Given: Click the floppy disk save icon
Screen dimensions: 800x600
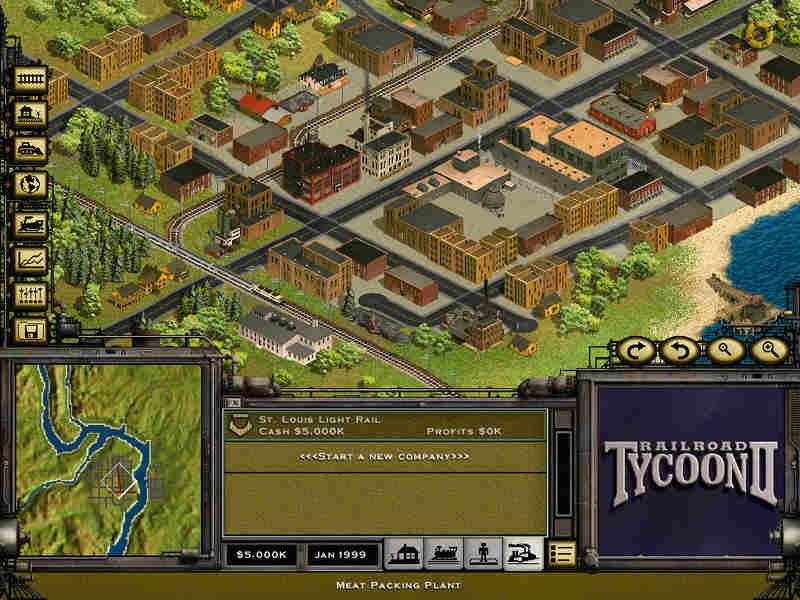Looking at the screenshot, I should tap(31, 331).
